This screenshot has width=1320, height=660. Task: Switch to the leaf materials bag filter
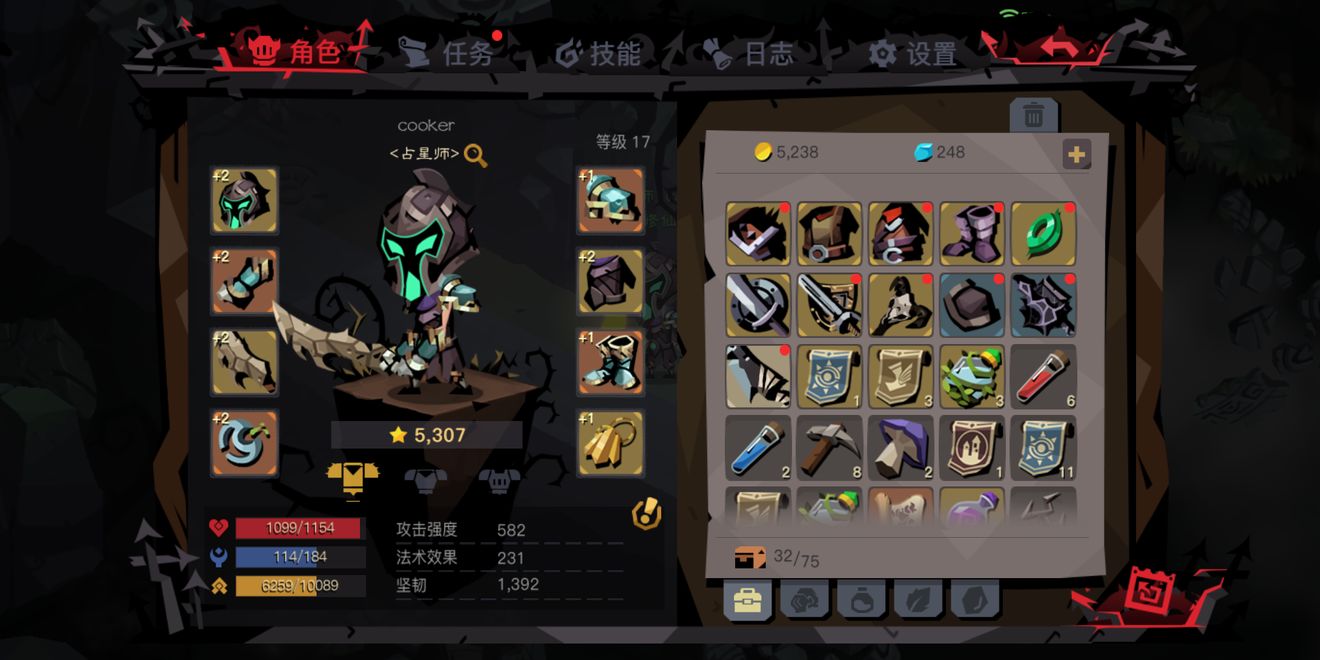click(x=918, y=600)
